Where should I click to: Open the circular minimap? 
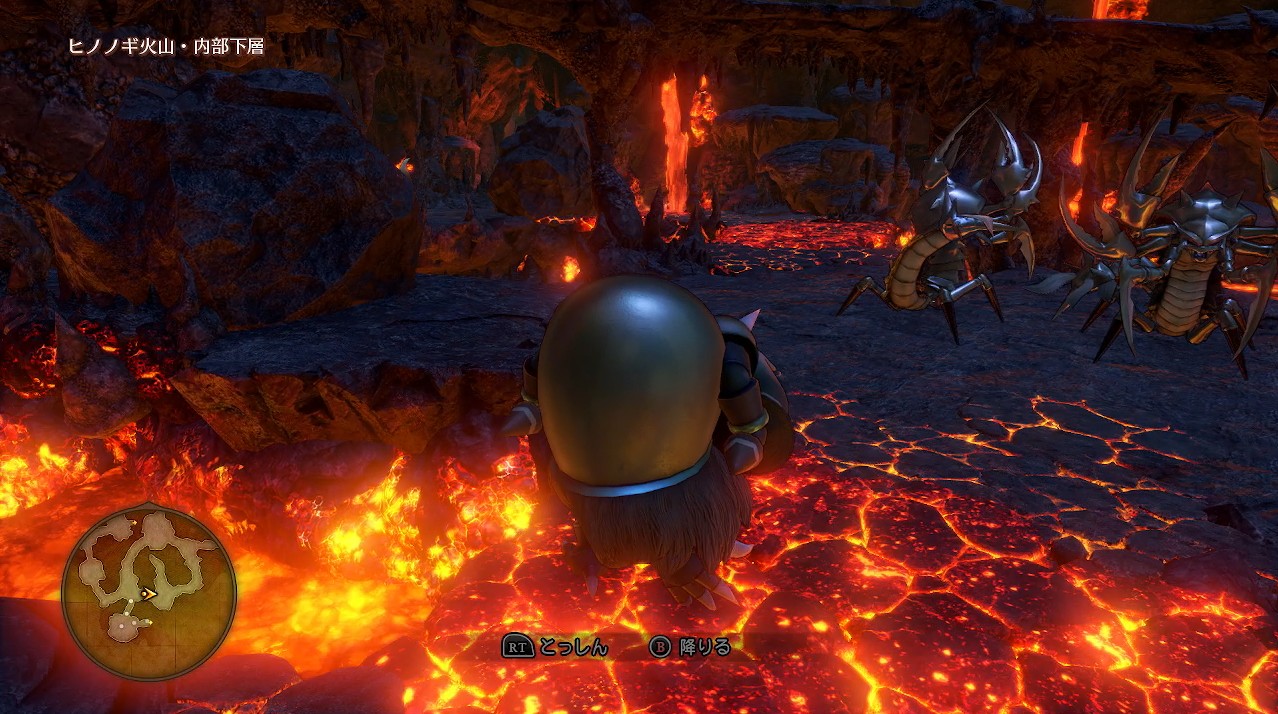pos(149,593)
